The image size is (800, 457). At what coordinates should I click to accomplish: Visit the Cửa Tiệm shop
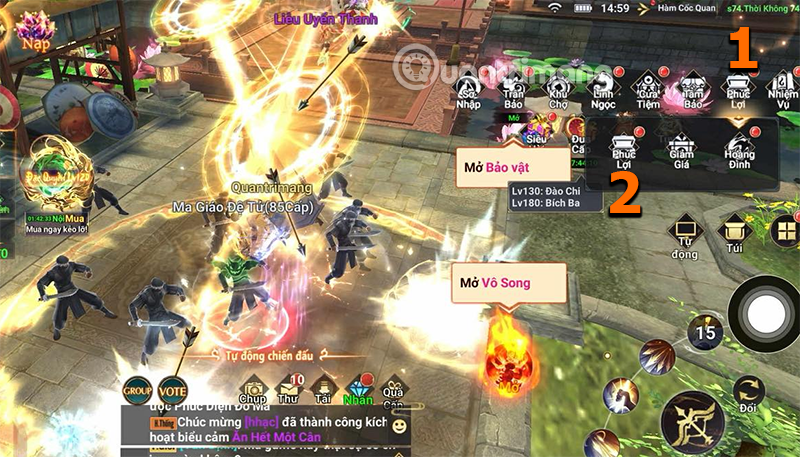(646, 92)
